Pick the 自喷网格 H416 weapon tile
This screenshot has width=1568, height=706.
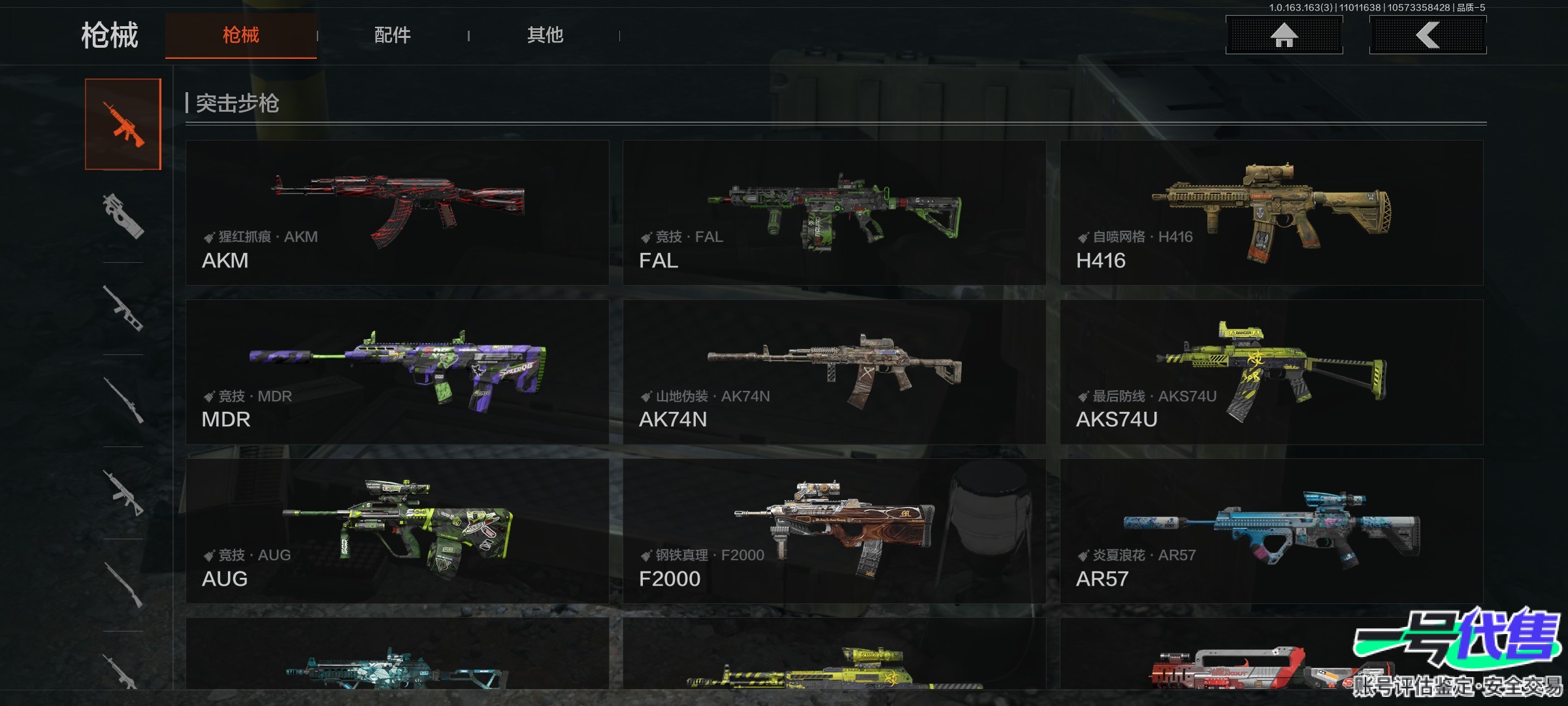(1271, 212)
